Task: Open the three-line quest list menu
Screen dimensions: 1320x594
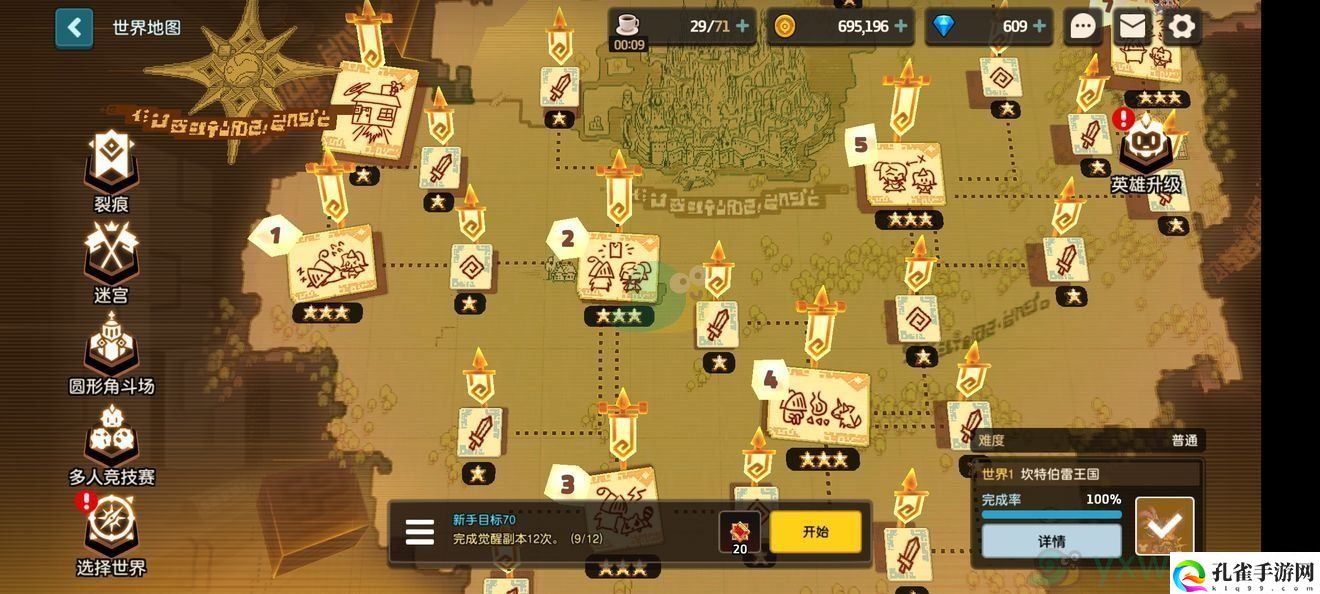Action: point(419,532)
